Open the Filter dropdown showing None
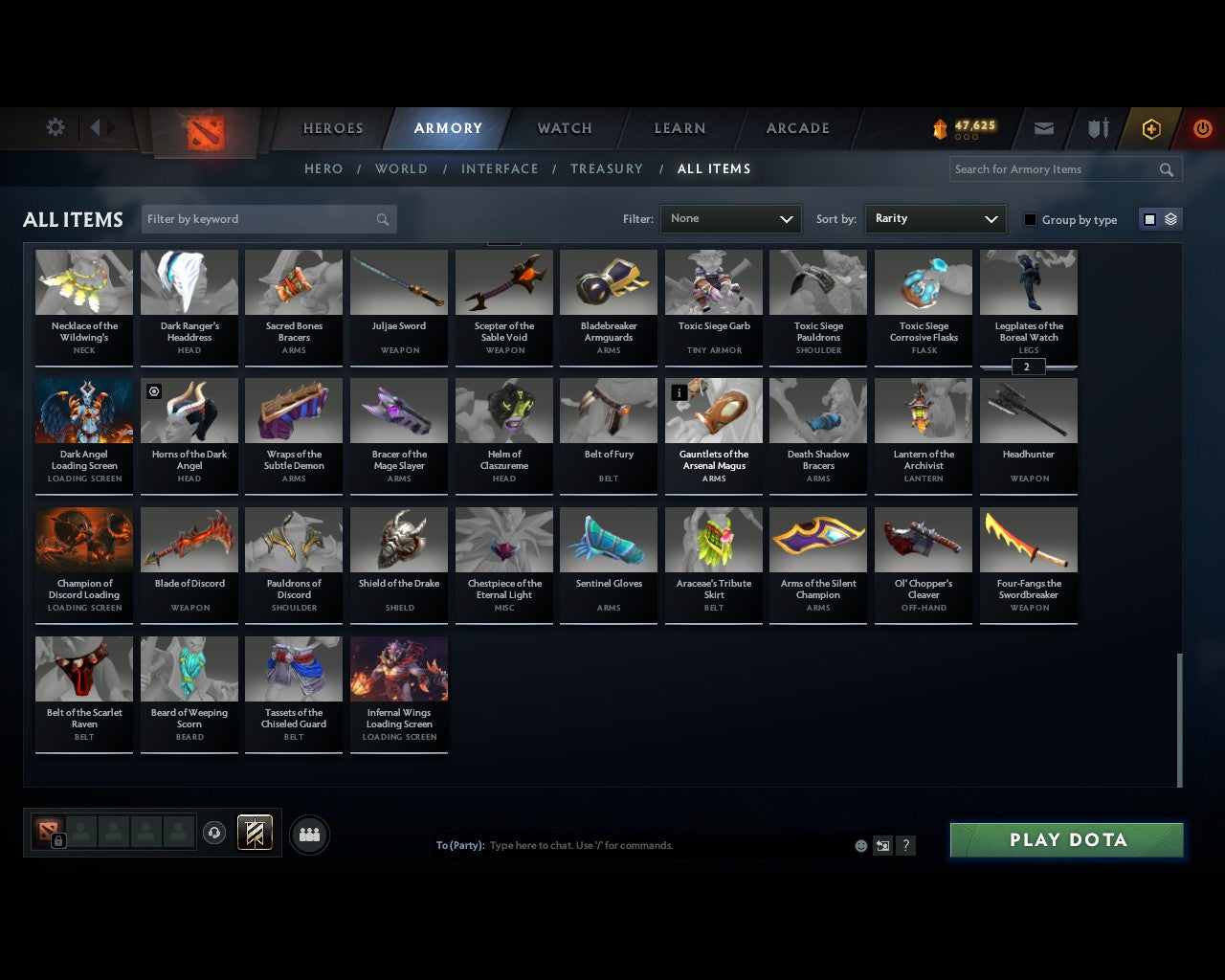The width and height of the screenshot is (1225, 980). click(730, 218)
